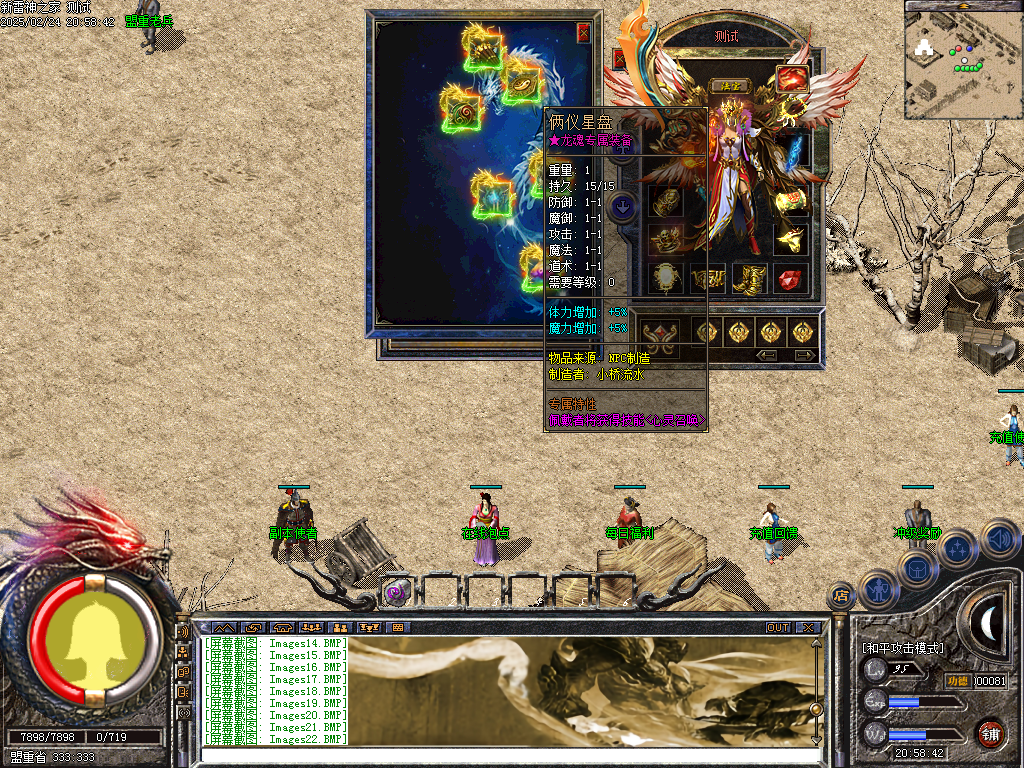Image resolution: width=1024 pixels, height=768 pixels.
Task: Open the red 铺 store button
Action: tap(991, 733)
